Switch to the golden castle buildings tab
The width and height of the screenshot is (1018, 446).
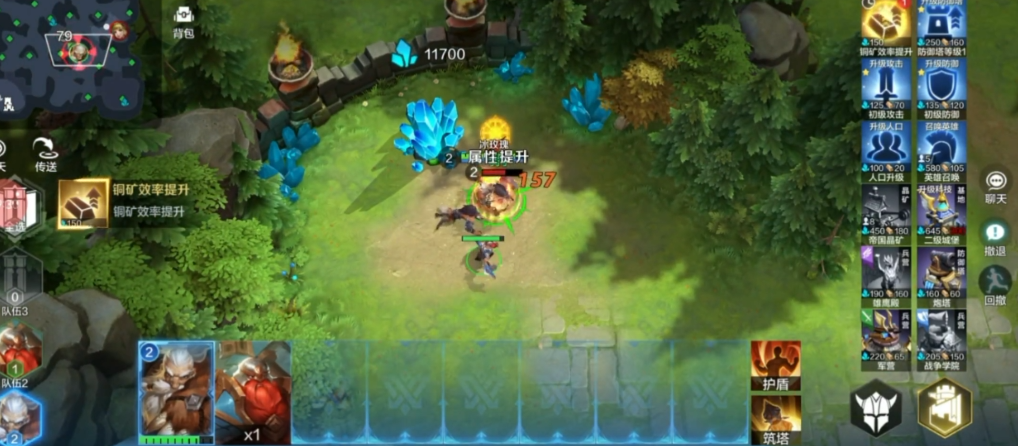[944, 409]
